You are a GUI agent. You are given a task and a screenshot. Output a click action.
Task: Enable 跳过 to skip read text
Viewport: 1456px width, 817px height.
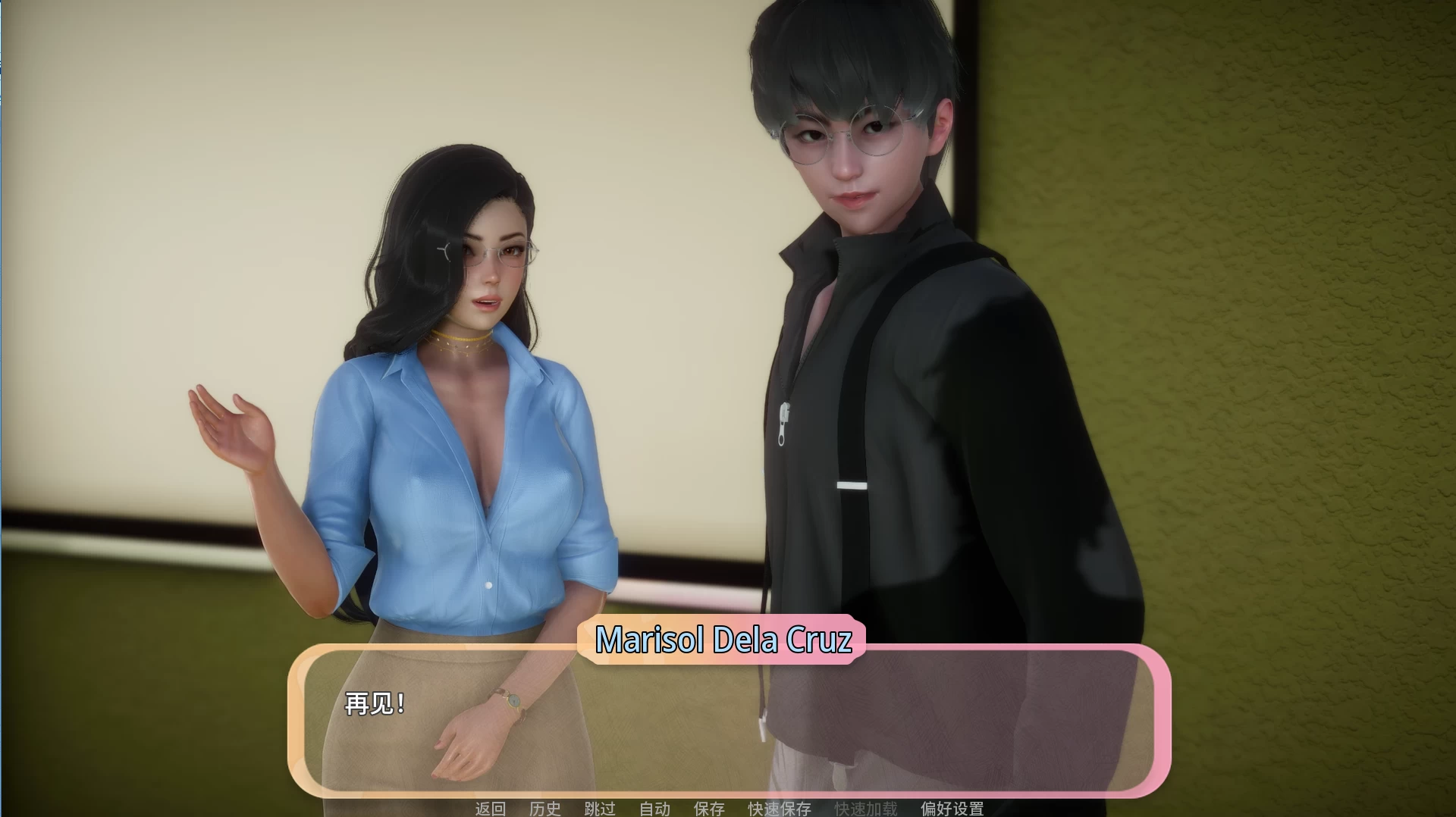[x=600, y=808]
